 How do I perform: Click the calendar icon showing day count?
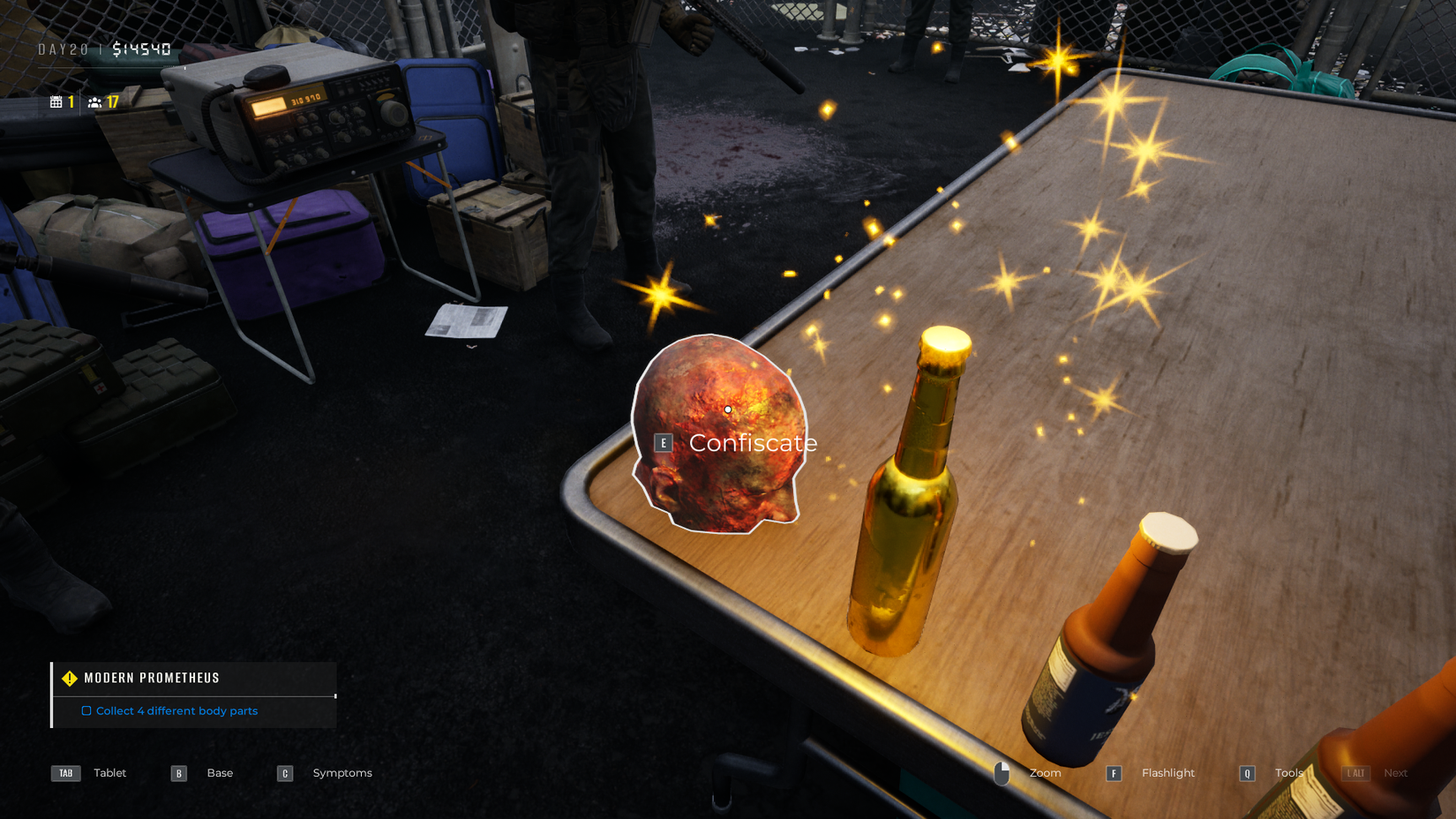(x=56, y=101)
